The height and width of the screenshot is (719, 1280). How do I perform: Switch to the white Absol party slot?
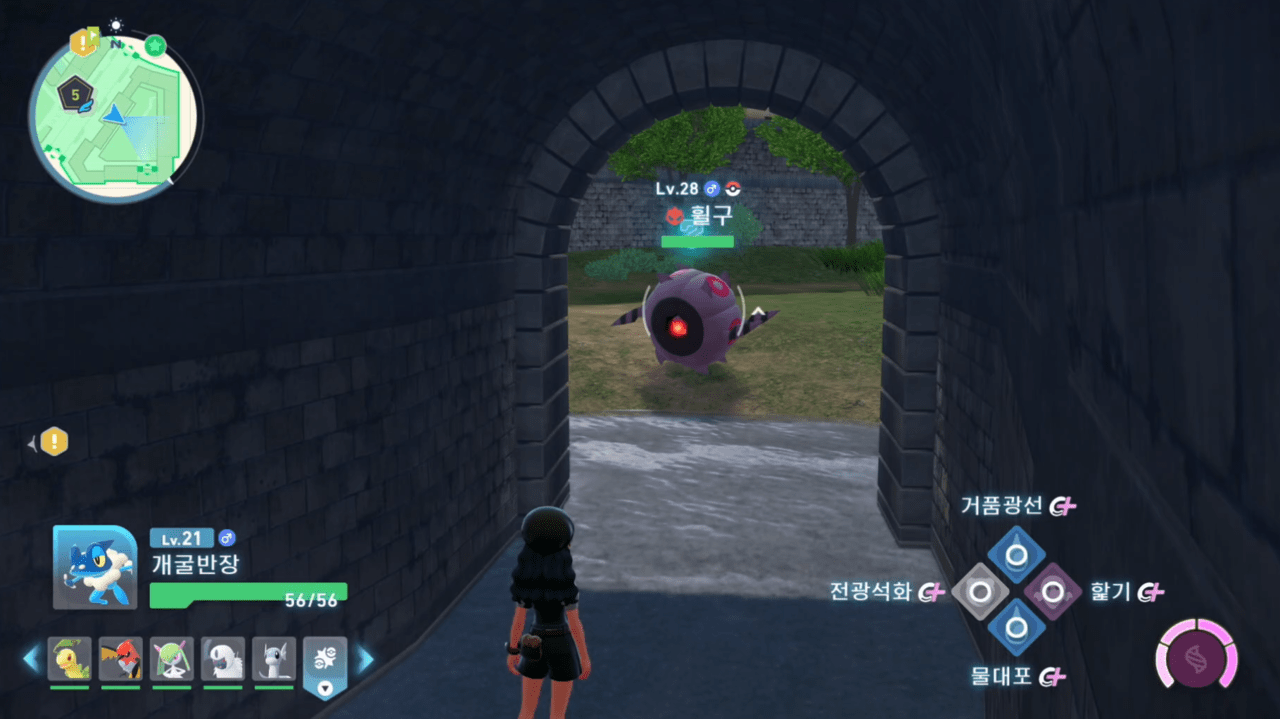tap(222, 658)
